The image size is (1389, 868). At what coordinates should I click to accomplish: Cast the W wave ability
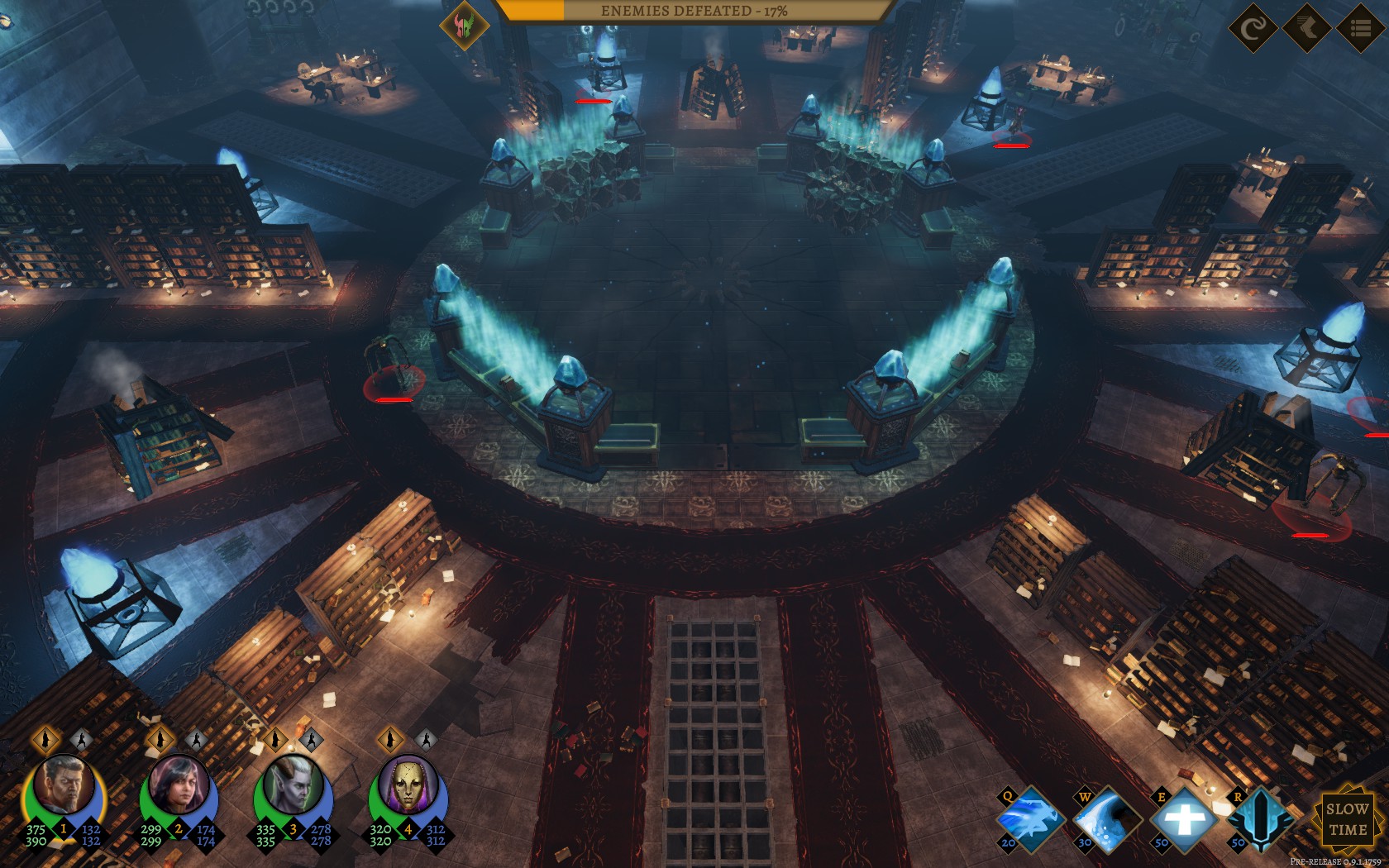coord(1106,820)
